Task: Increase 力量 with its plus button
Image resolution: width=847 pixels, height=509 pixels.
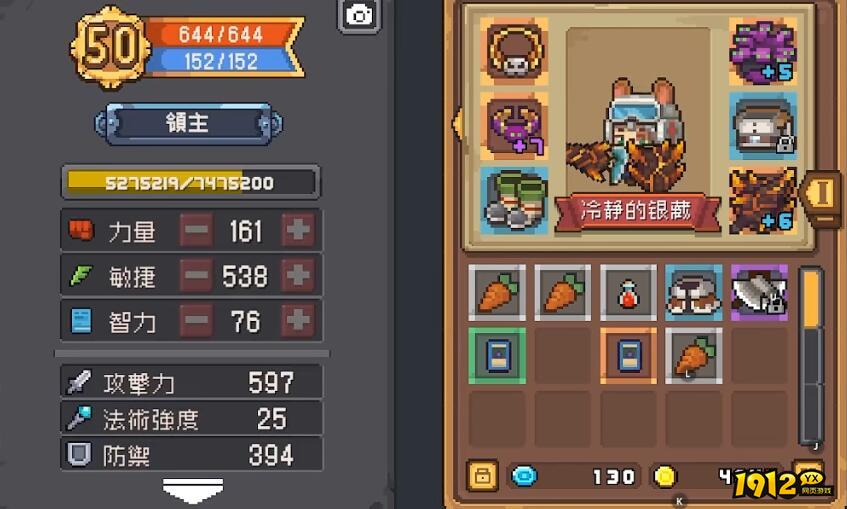Action: 298,230
